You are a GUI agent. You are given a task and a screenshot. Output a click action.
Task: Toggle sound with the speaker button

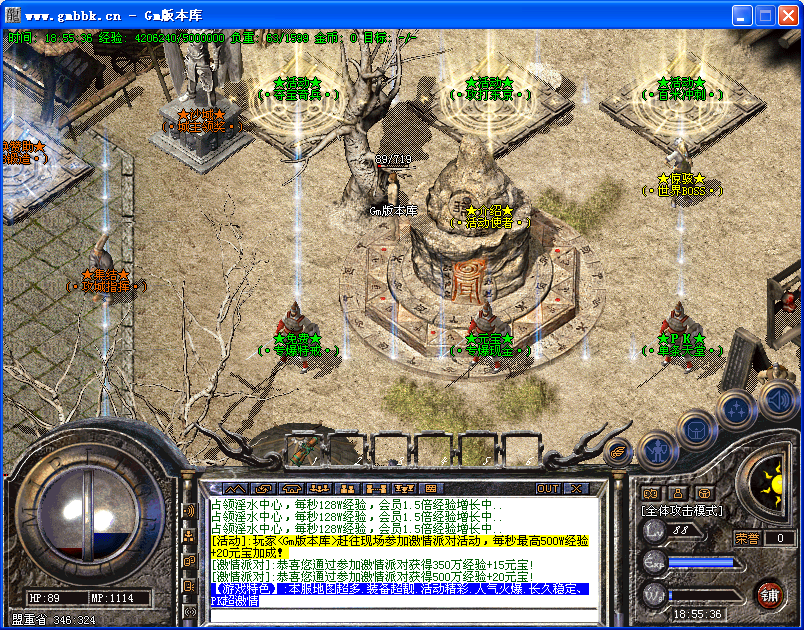pyautogui.click(x=777, y=402)
